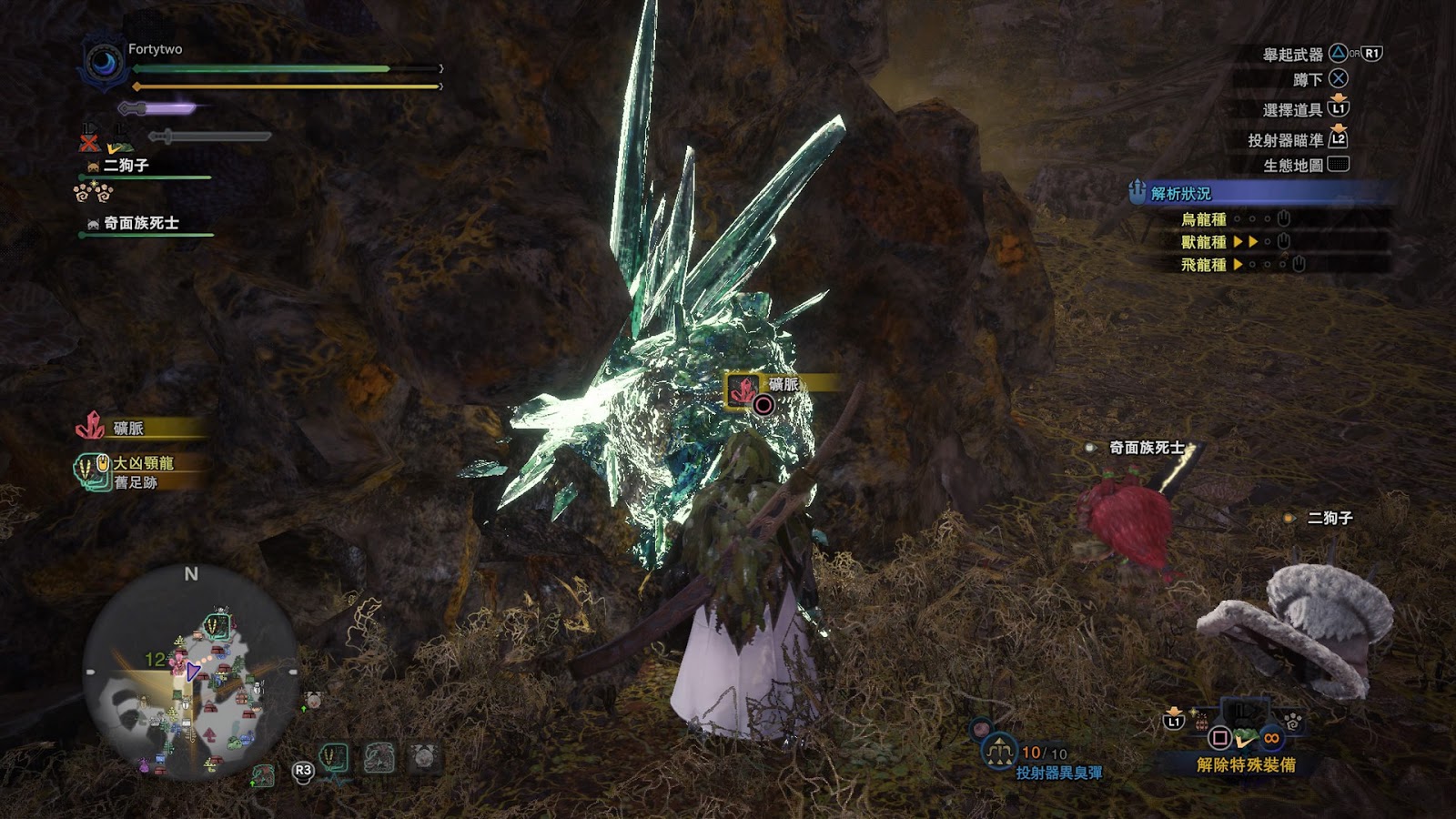This screenshot has width=1456, height=819.
Task: Select the 飛龍種 research row
Action: point(1203,265)
